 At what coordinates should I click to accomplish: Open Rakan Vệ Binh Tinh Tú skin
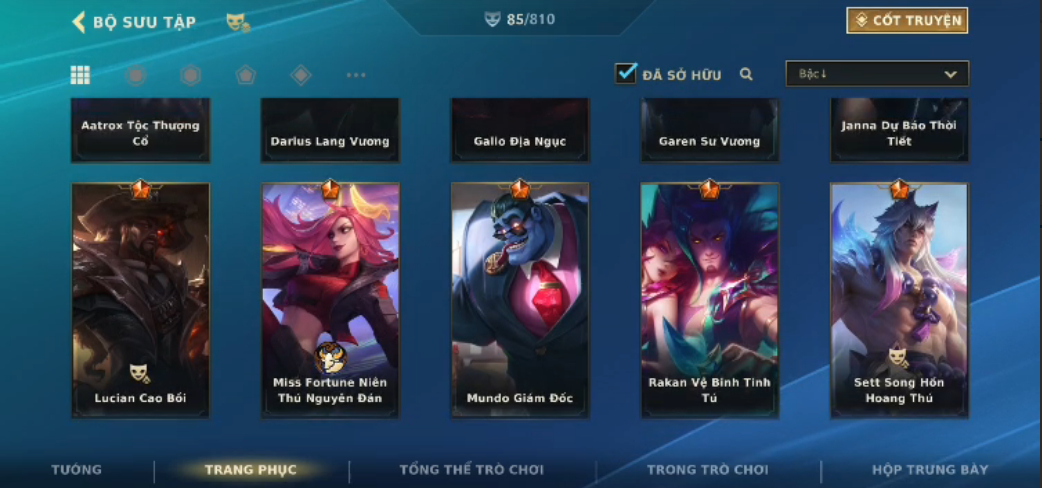point(709,299)
